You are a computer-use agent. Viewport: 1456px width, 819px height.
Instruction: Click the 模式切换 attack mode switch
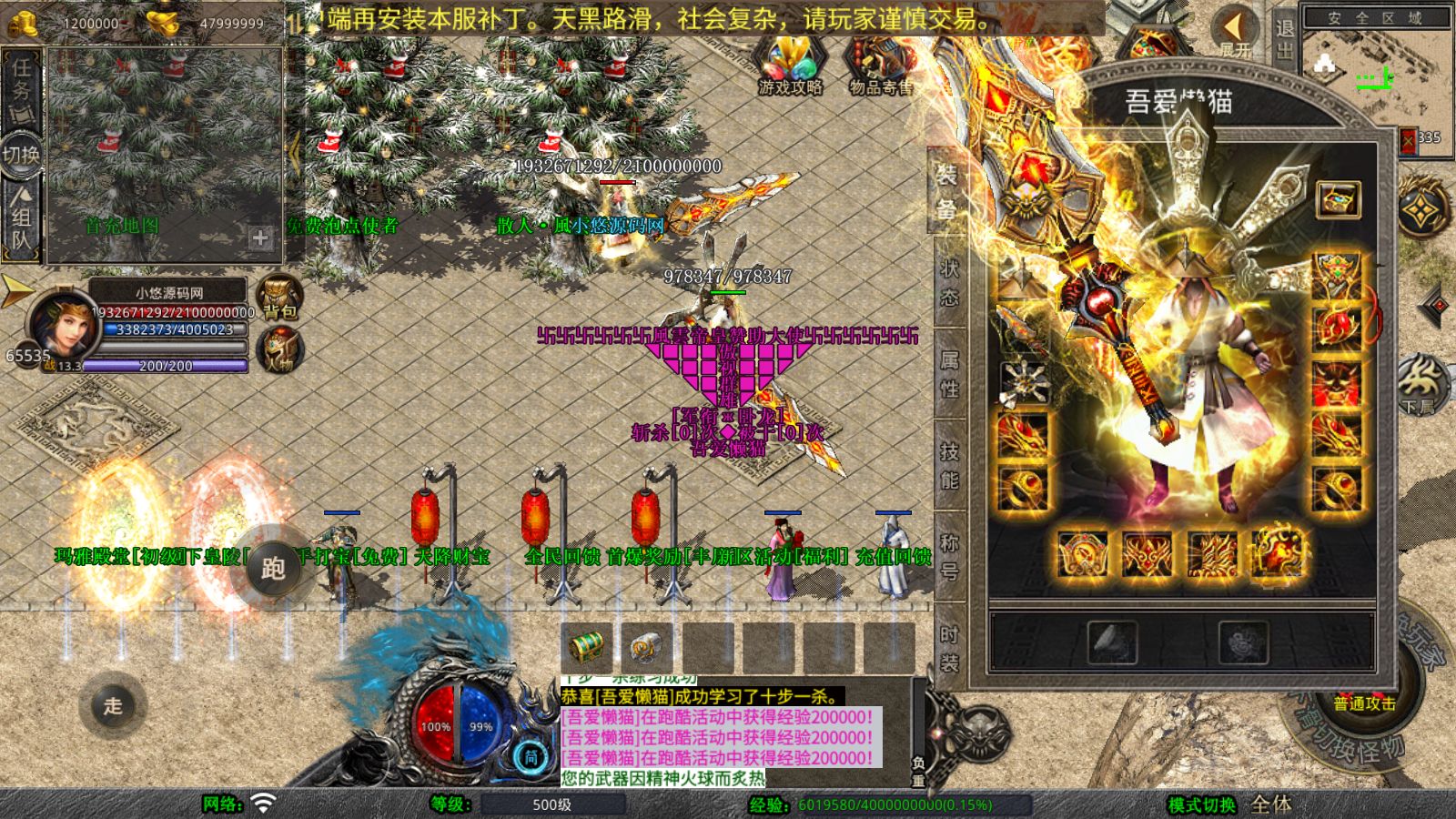point(1201,804)
